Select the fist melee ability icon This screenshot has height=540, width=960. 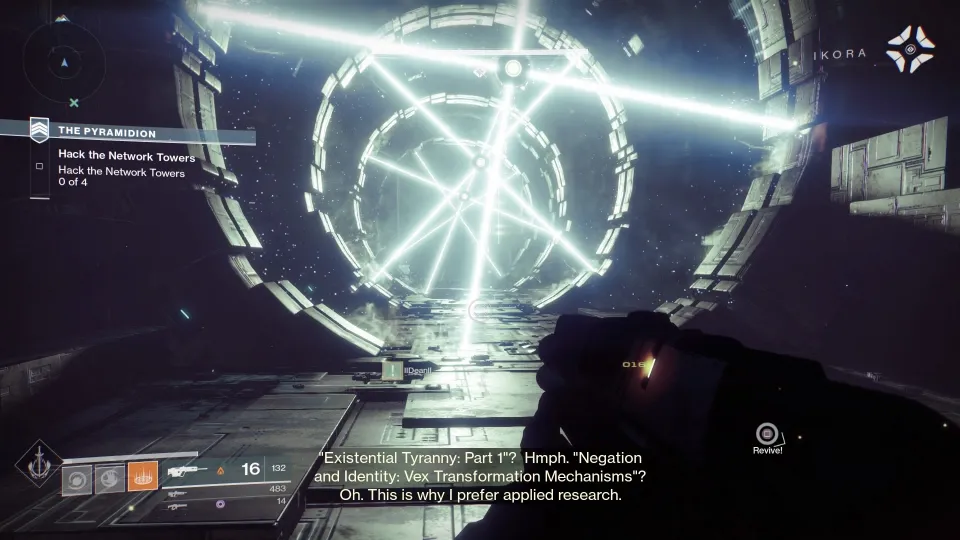110,480
